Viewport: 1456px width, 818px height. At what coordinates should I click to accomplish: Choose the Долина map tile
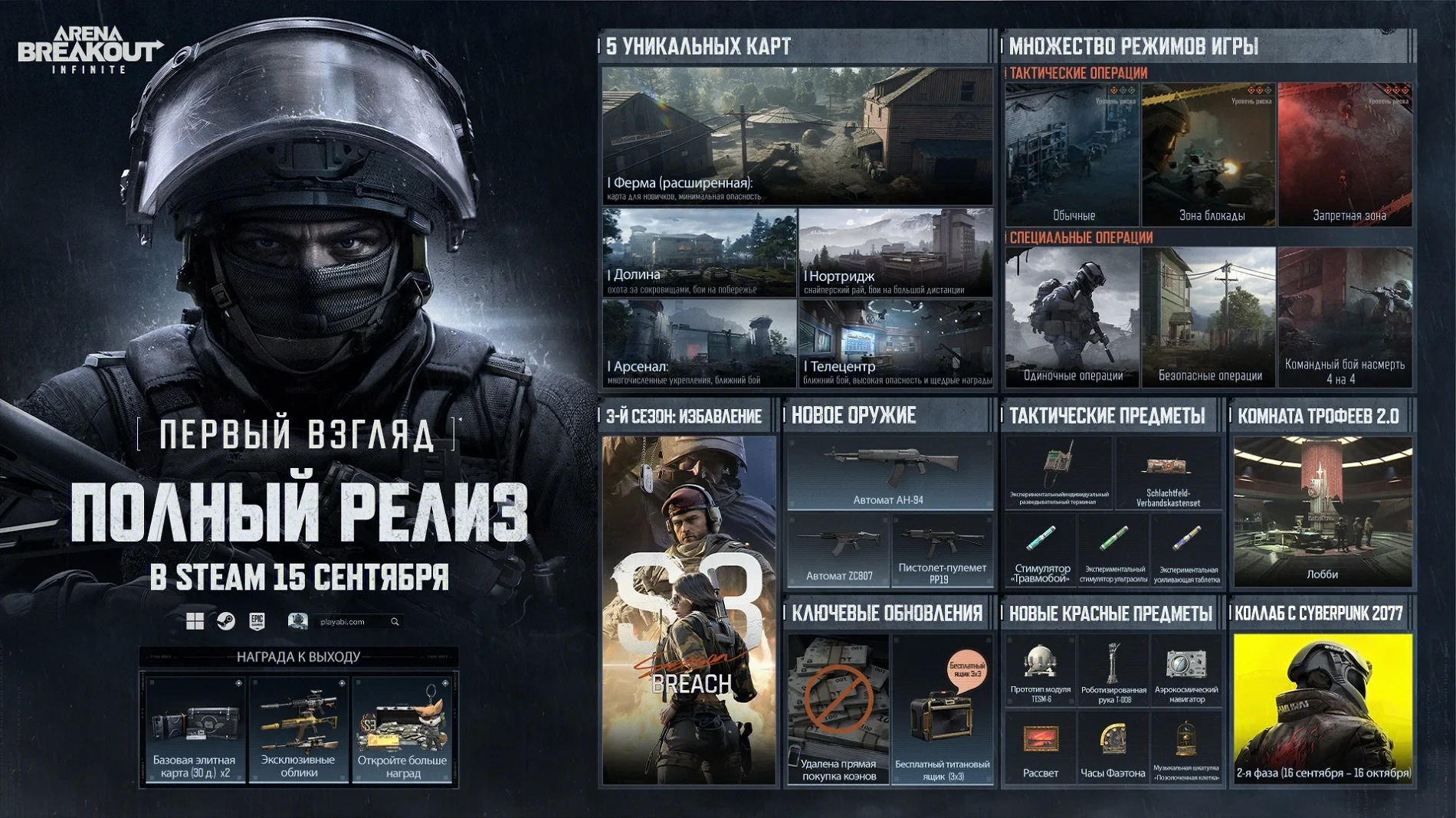click(699, 252)
